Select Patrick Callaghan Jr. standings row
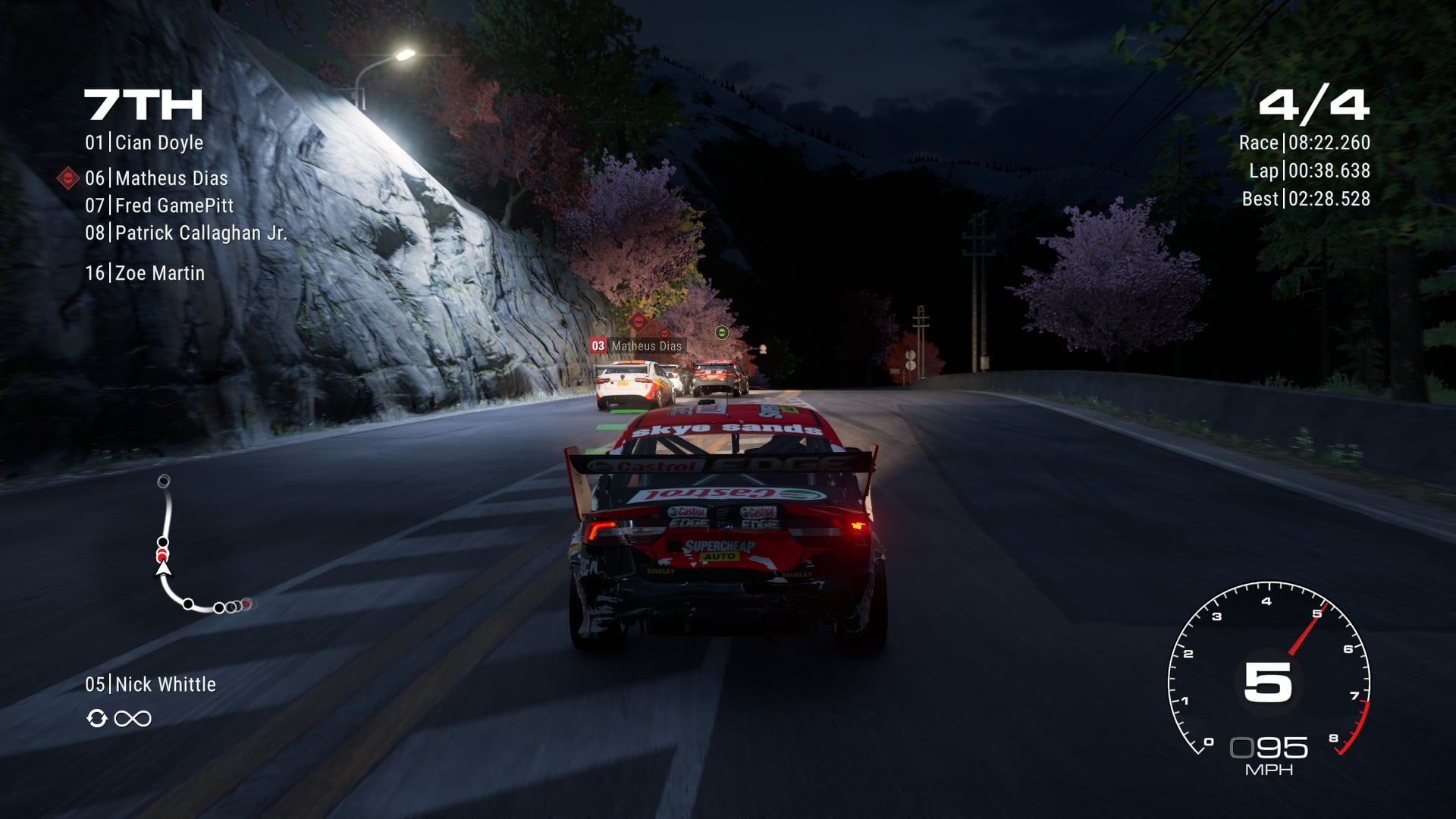The height and width of the screenshot is (819, 1456). [186, 233]
